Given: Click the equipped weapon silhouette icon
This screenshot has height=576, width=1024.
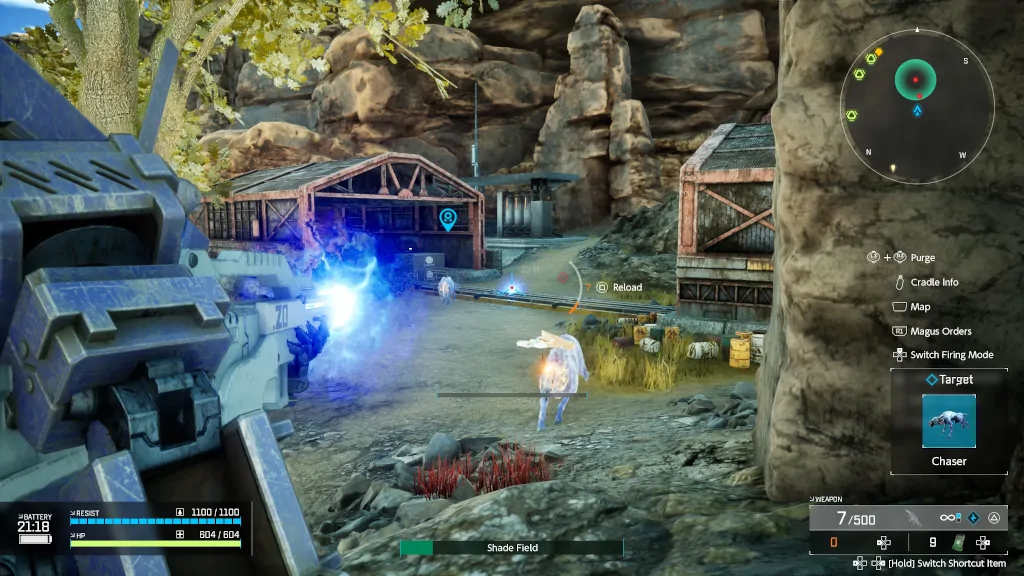Looking at the screenshot, I should pyautogui.click(x=911, y=518).
